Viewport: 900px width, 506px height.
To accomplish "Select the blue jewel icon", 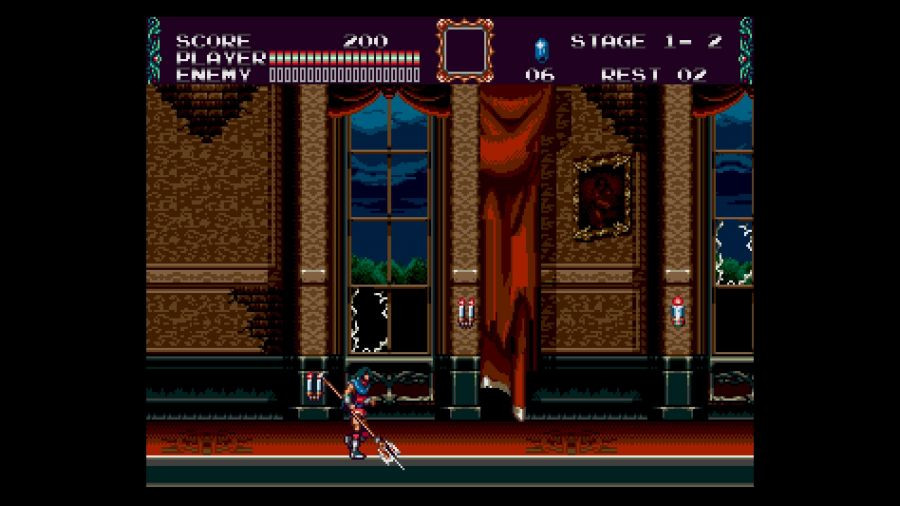I will click(x=541, y=49).
